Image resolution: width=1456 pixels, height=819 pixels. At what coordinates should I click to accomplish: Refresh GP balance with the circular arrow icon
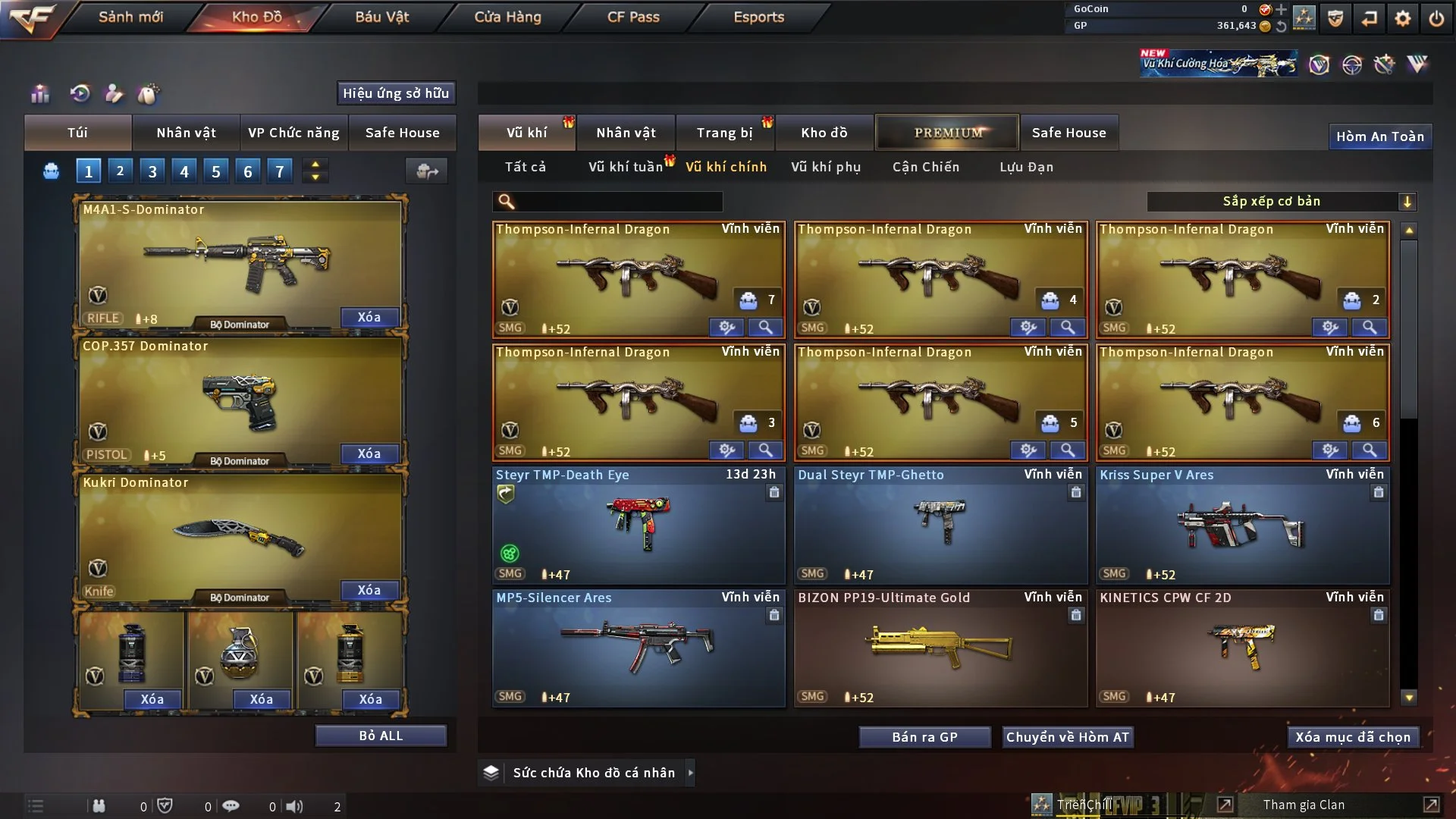[x=1282, y=25]
